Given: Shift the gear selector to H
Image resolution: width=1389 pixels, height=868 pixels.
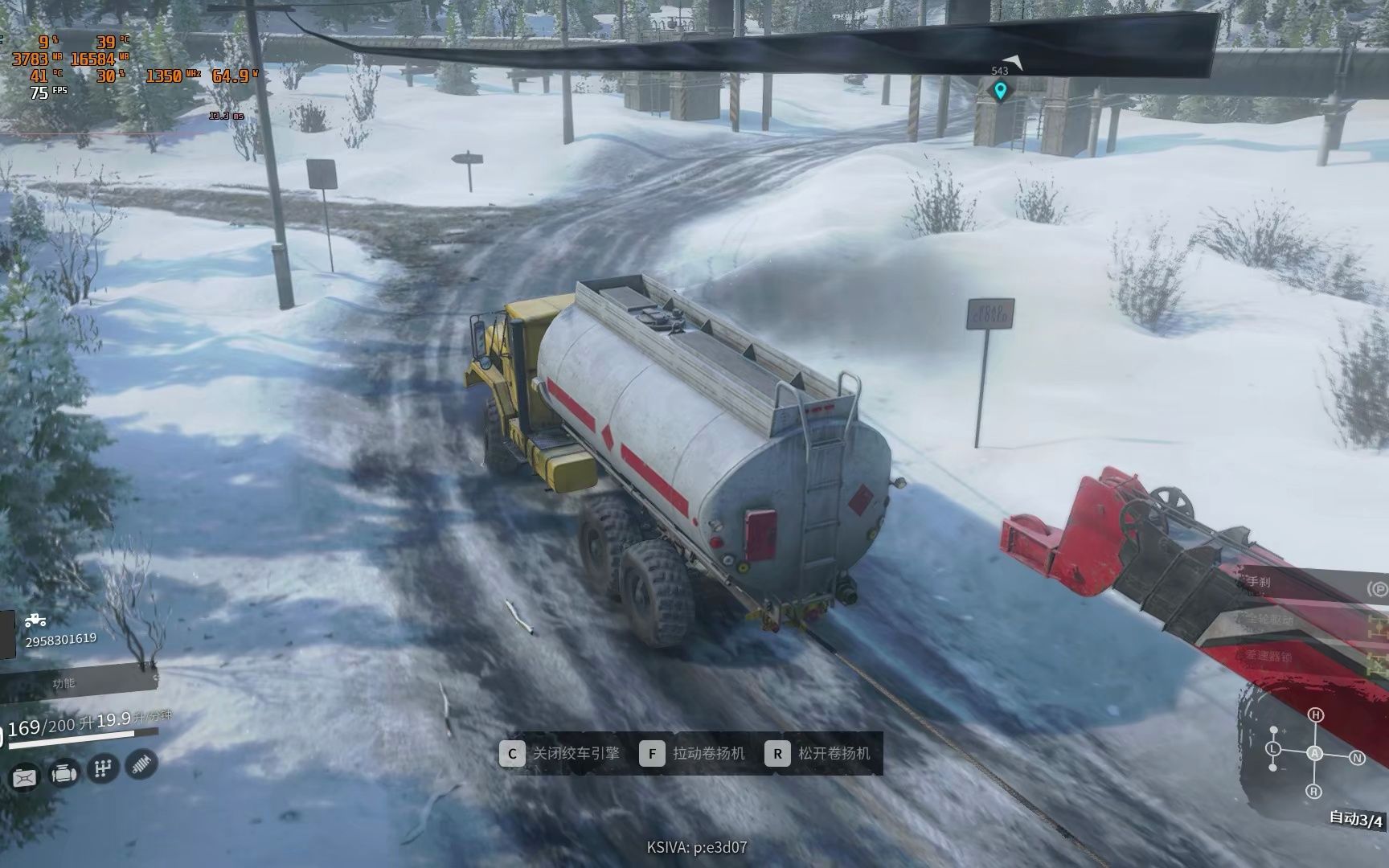Looking at the screenshot, I should point(1315,714).
